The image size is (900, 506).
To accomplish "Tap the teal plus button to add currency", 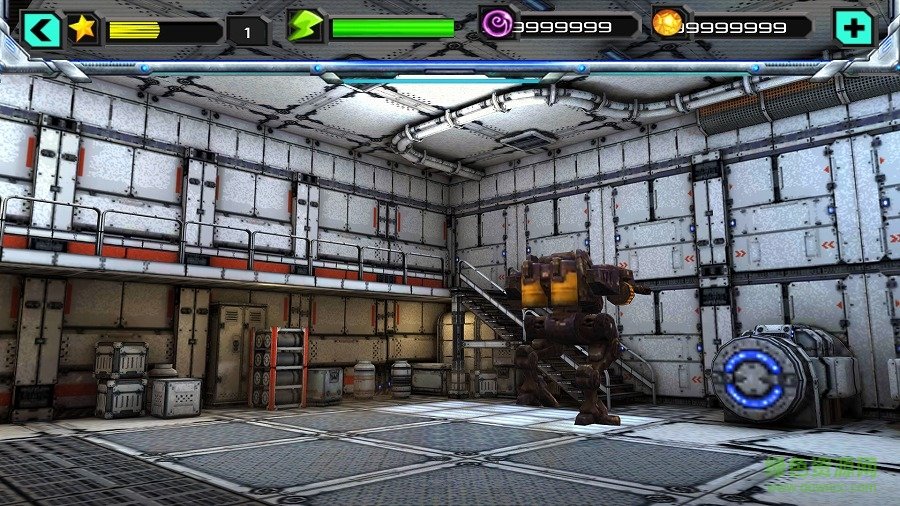I will pos(853,29).
